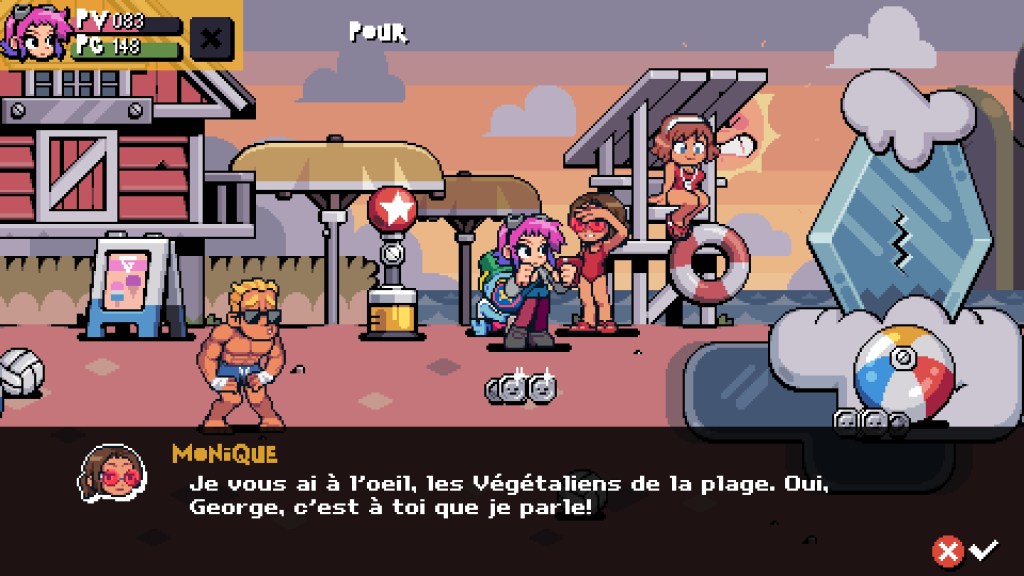Click the pink-haired player portrait
This screenshot has width=1024, height=576.
click(x=36, y=34)
